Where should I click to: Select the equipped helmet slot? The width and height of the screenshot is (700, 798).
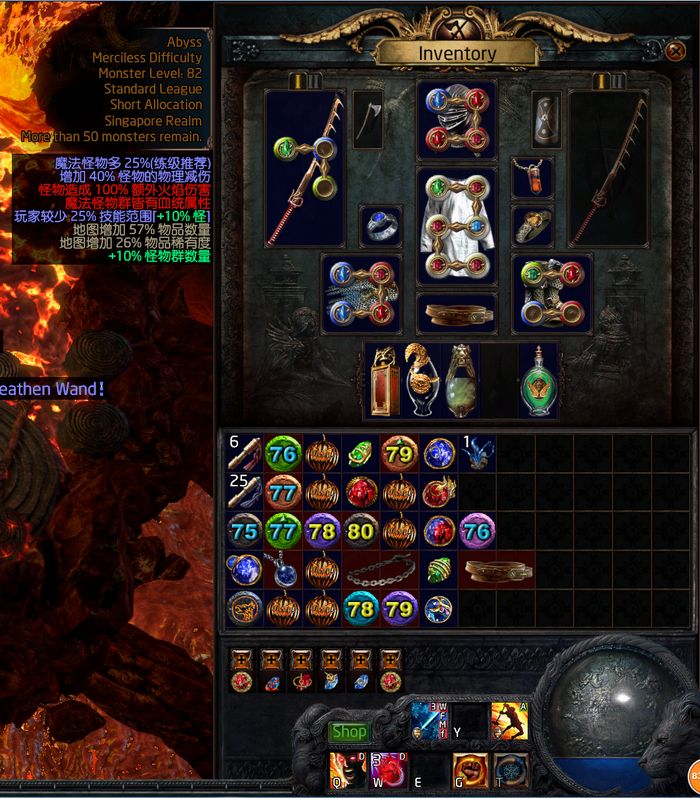(x=456, y=118)
